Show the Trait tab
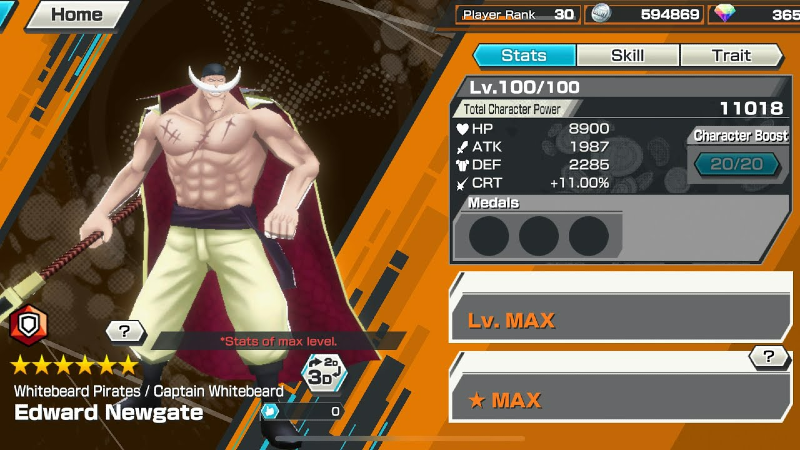This screenshot has height=450, width=800. (731, 56)
